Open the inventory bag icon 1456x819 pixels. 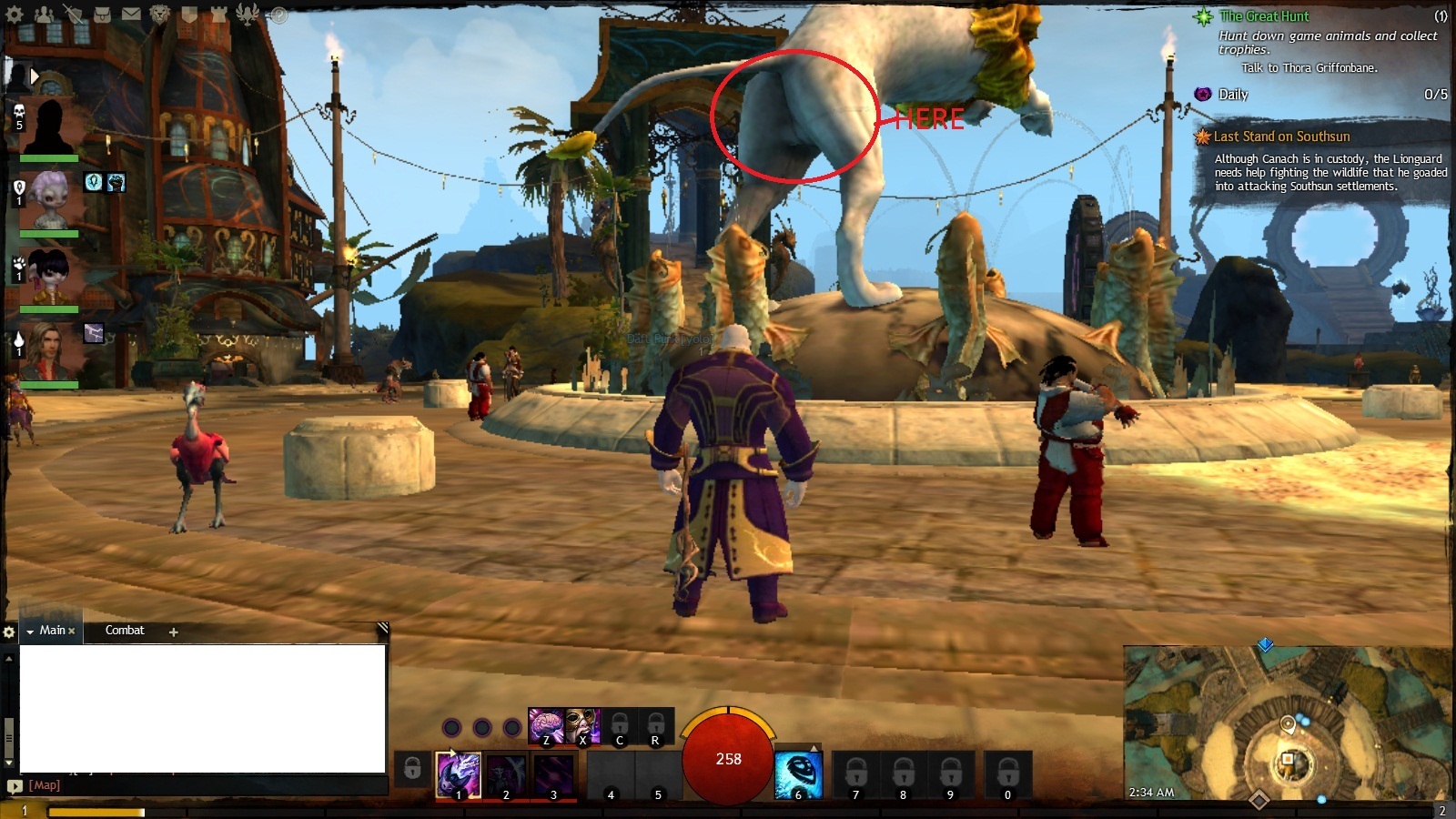pyautogui.click(x=103, y=15)
